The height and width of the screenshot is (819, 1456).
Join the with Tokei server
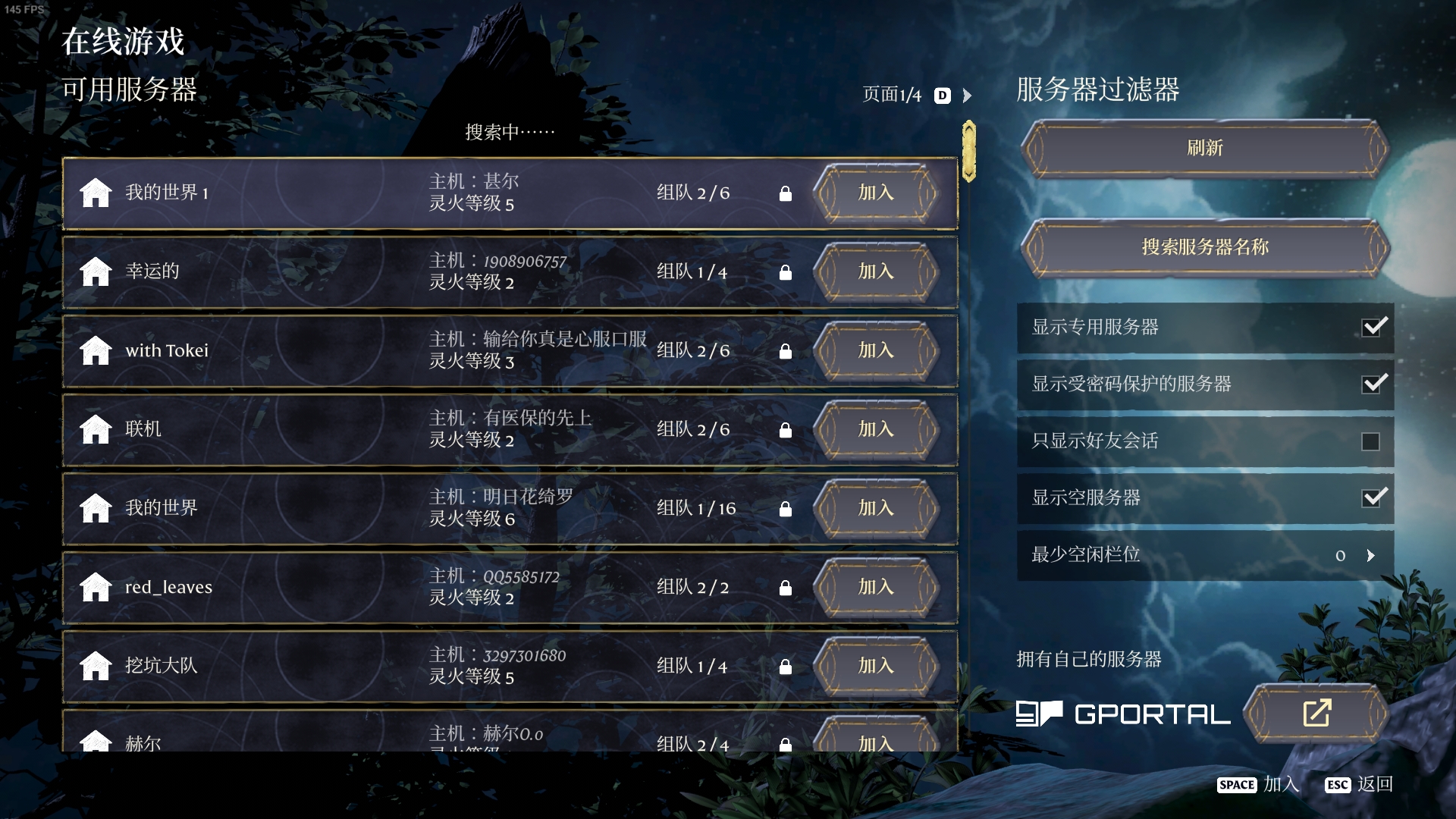point(875,350)
